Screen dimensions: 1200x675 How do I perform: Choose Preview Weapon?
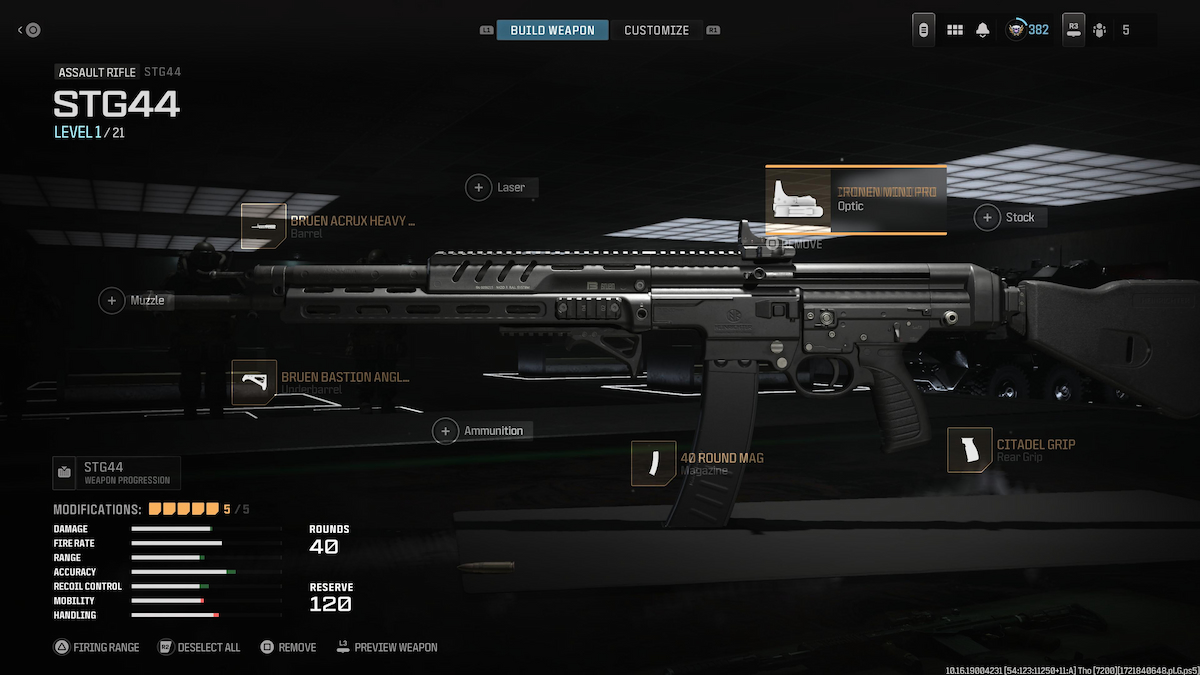(x=387, y=647)
